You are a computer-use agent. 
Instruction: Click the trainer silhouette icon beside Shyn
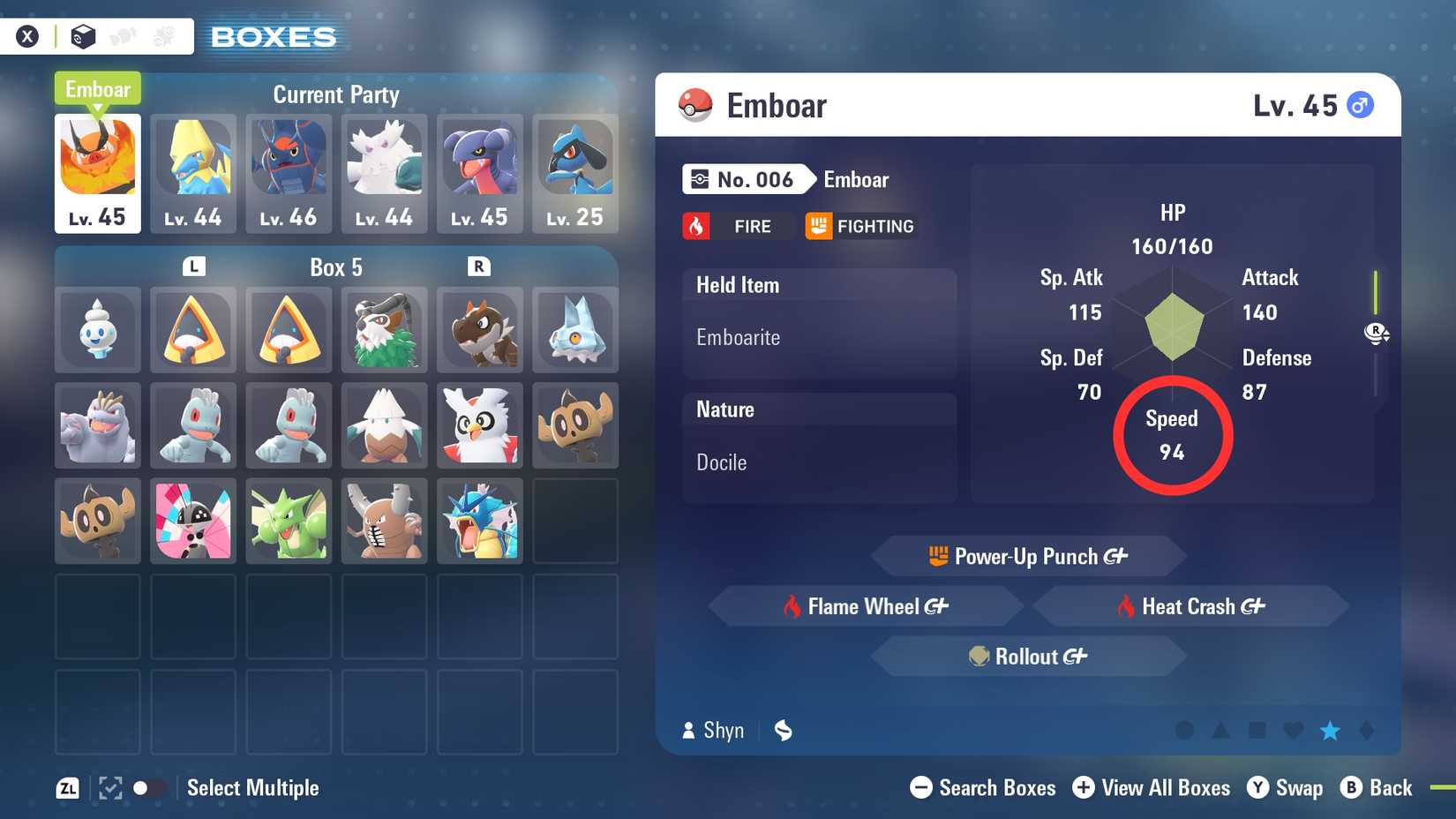point(687,730)
